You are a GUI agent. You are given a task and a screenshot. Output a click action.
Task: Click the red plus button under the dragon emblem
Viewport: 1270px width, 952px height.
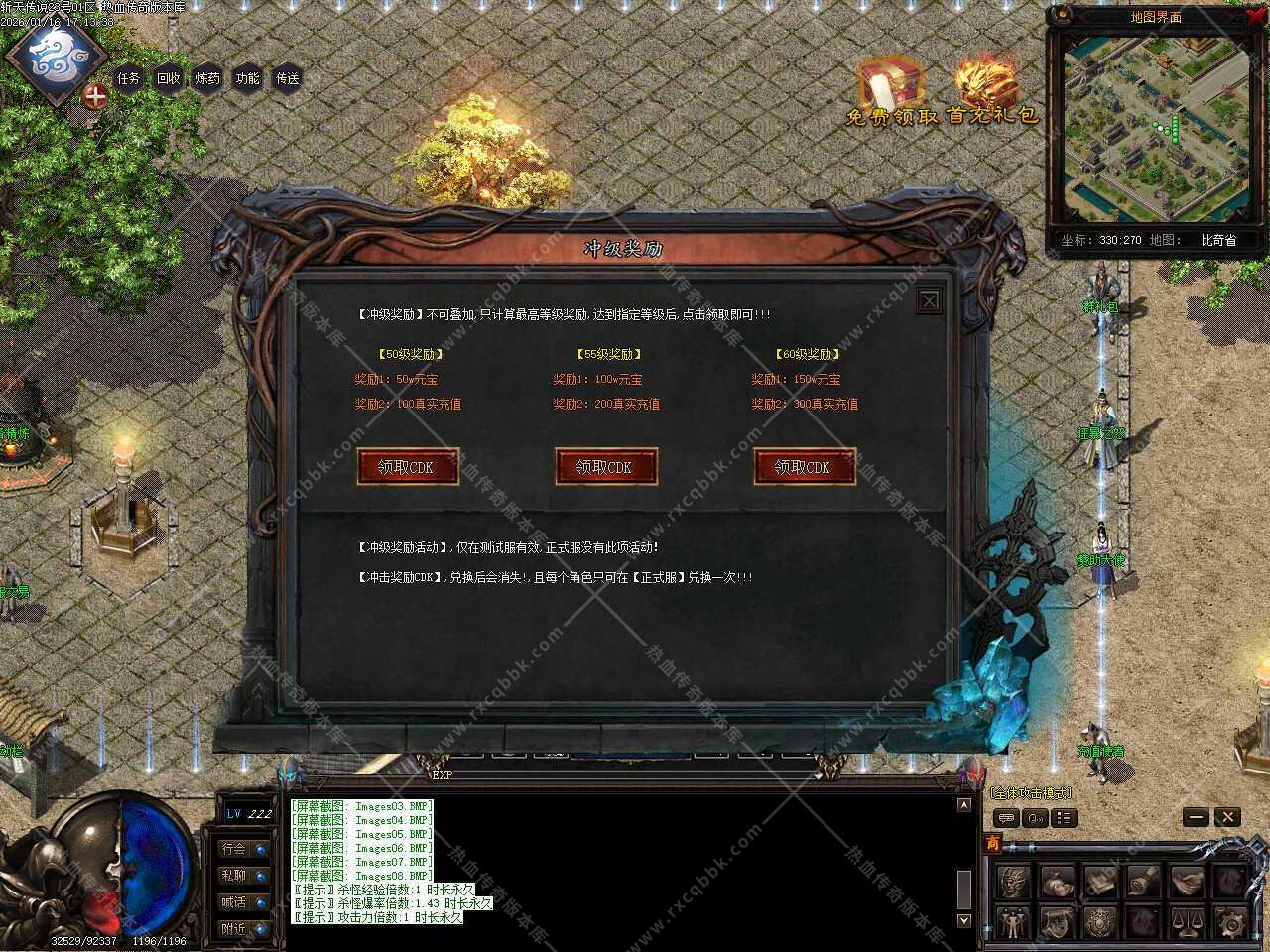tap(95, 97)
